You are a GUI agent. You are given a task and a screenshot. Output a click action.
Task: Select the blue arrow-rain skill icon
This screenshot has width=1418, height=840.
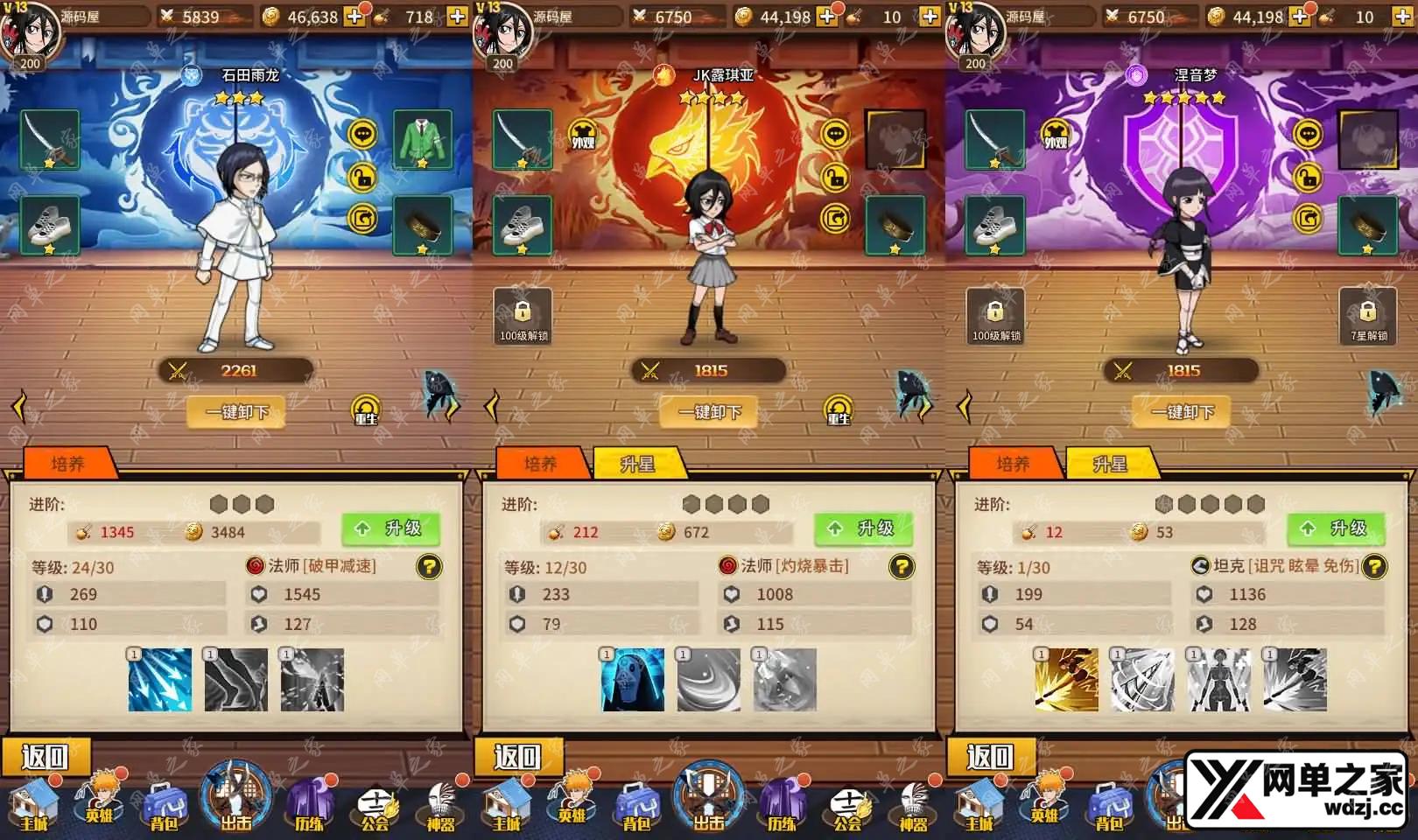click(160, 680)
